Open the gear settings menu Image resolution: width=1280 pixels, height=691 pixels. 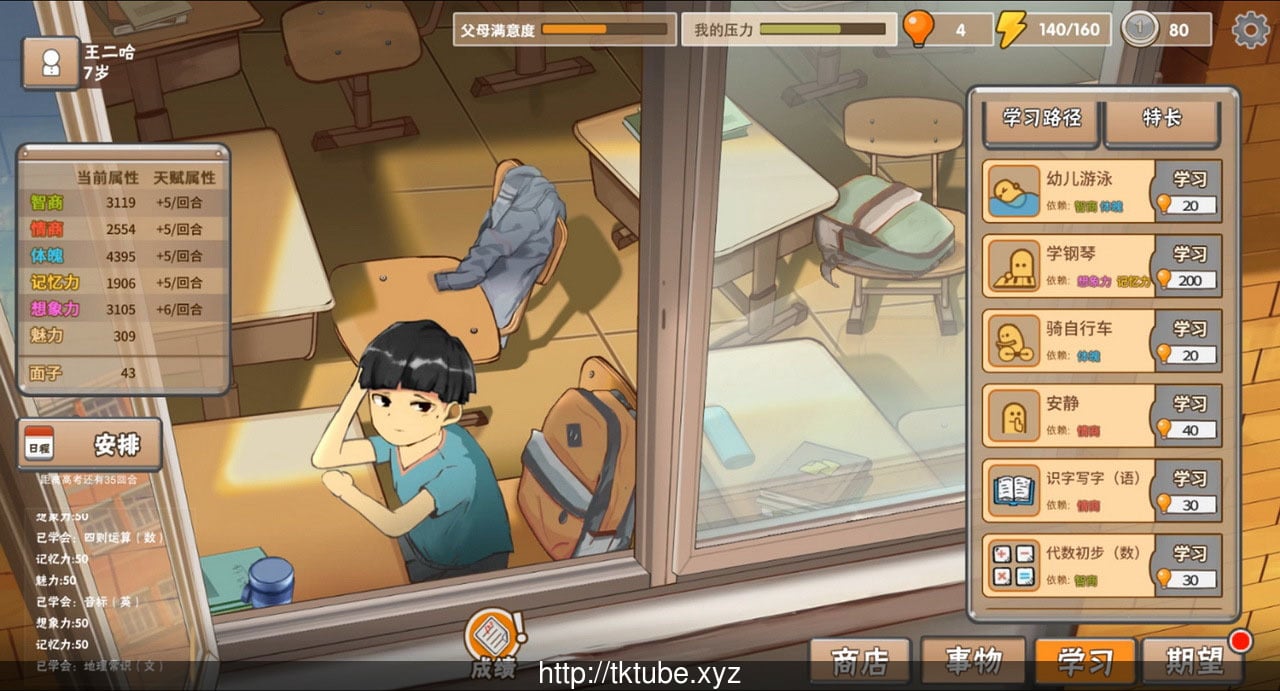pos(1250,30)
